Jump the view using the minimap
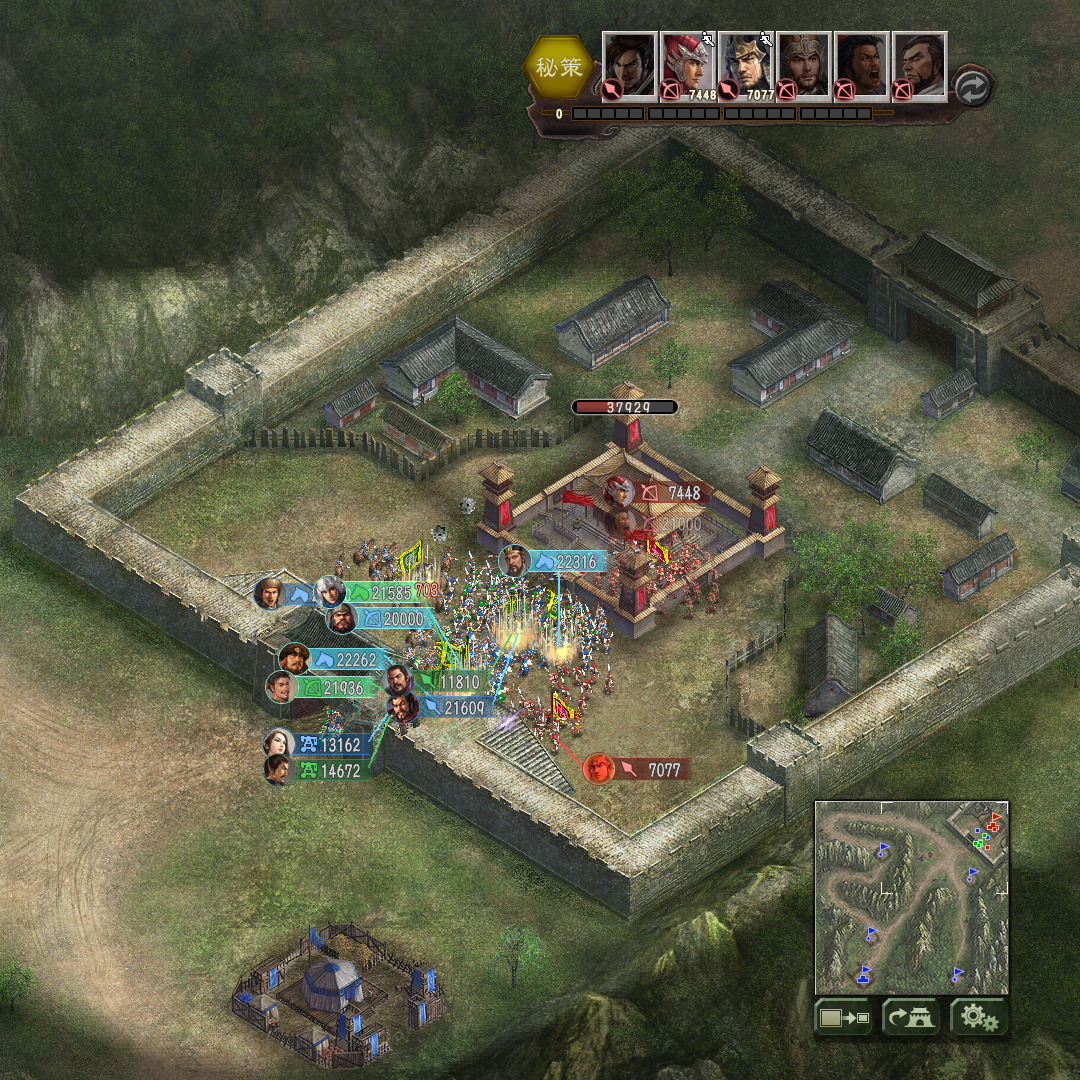1080x1080 pixels. [911, 897]
